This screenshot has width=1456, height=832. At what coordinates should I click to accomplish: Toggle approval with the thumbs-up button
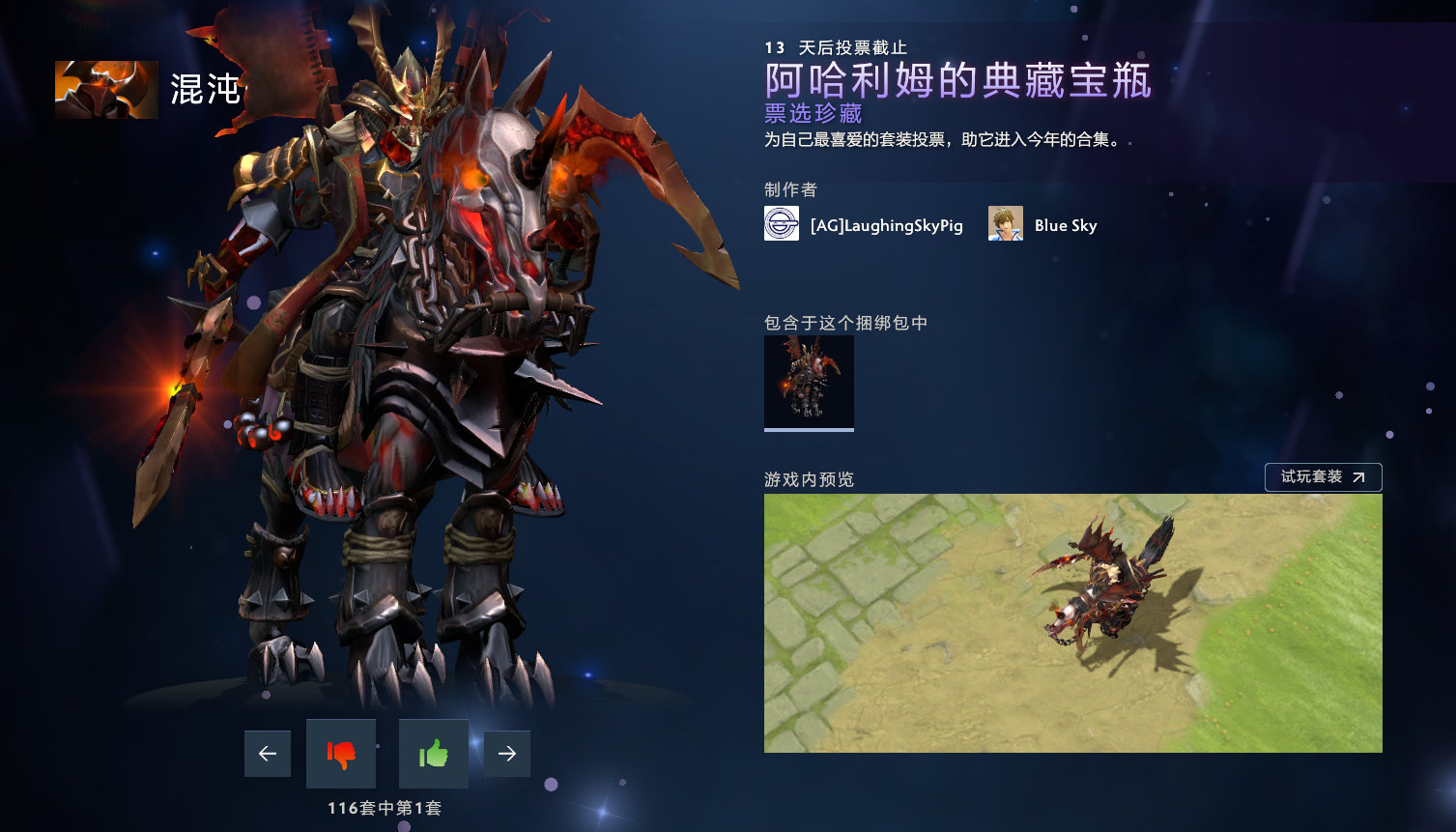pyautogui.click(x=433, y=754)
